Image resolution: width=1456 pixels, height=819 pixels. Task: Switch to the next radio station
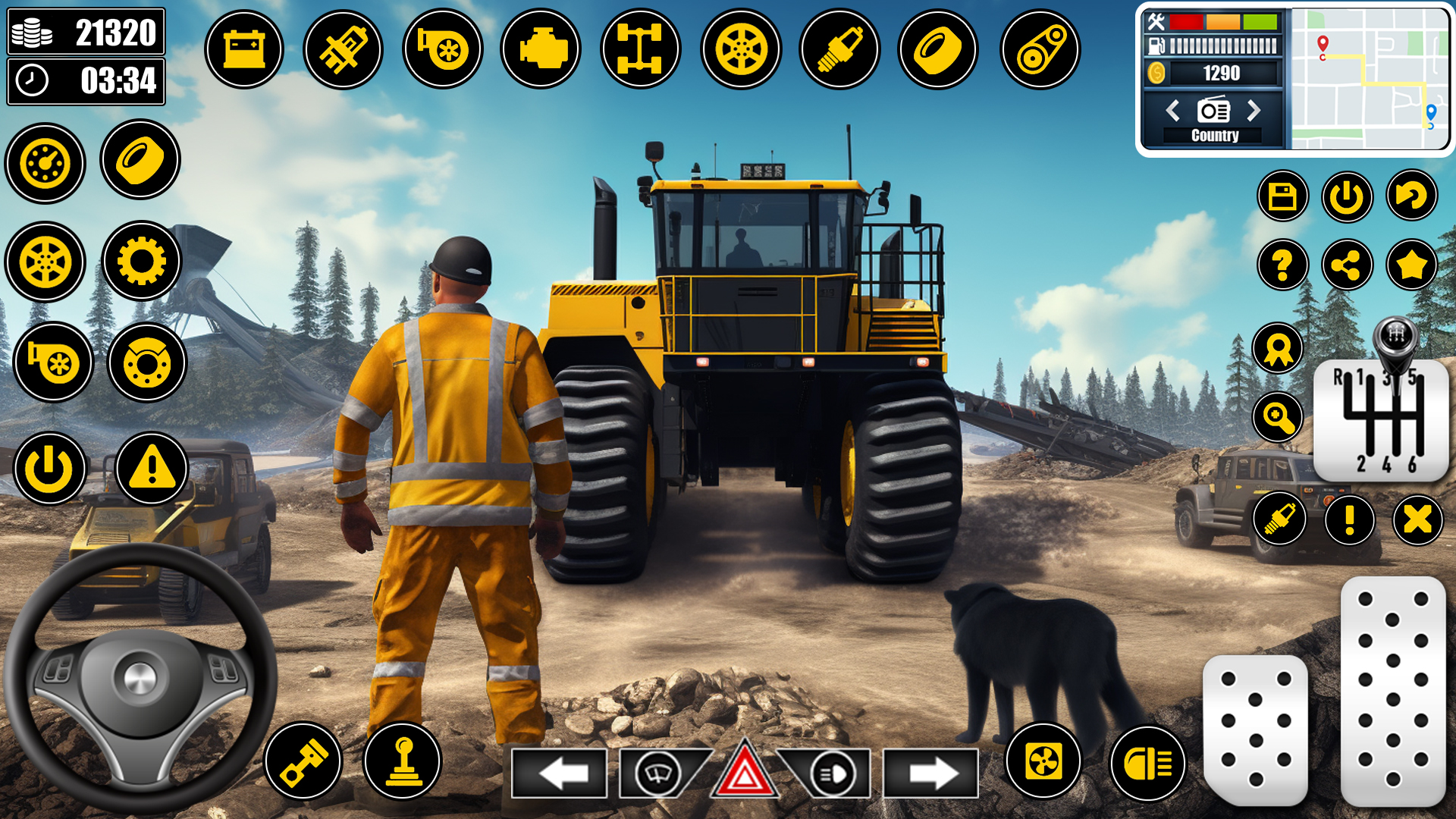(1255, 110)
